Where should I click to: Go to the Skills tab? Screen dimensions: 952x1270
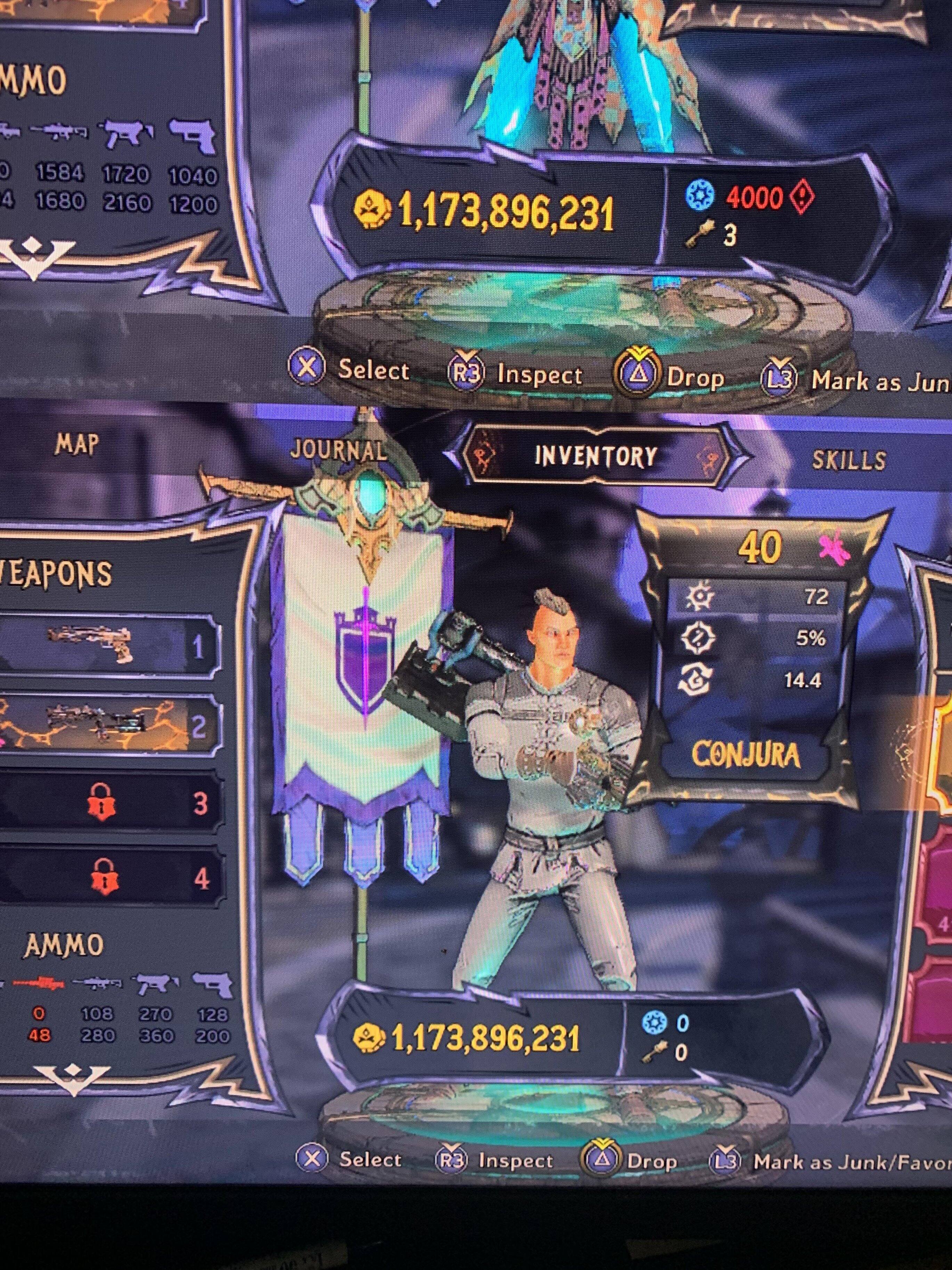(848, 461)
